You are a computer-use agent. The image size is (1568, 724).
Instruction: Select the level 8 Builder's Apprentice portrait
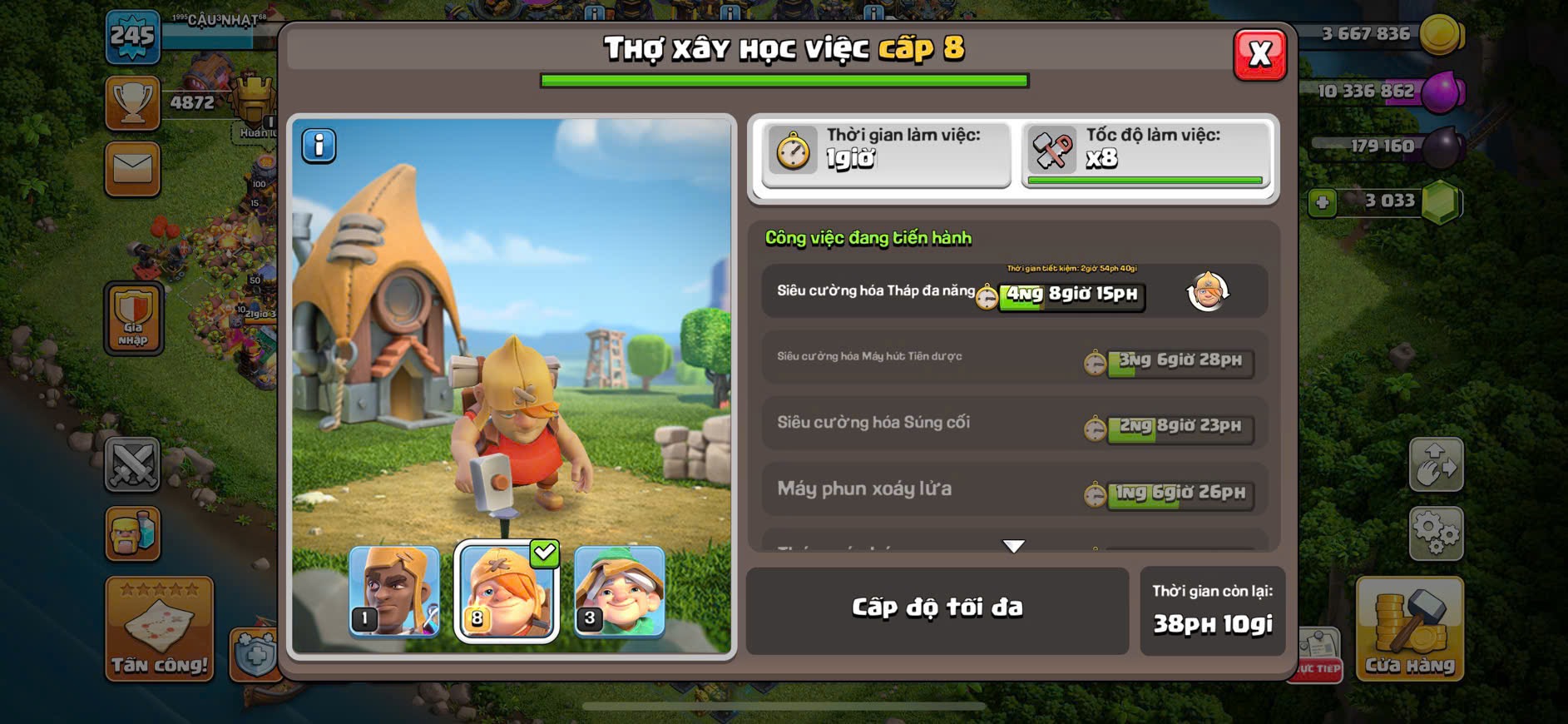(x=507, y=591)
